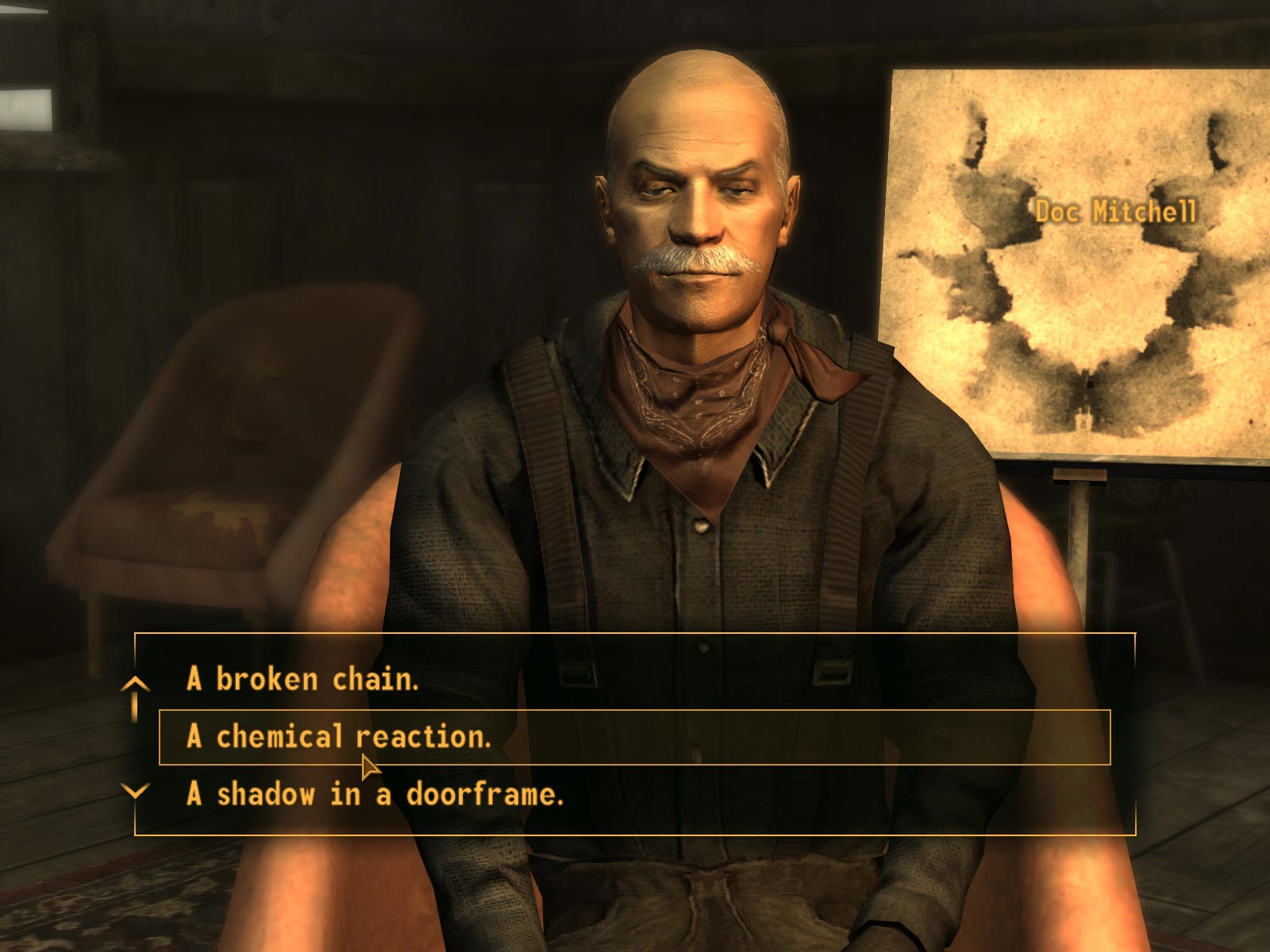This screenshot has width=1270, height=952.
Task: Choose the reply "A broken chain."
Action: click(x=302, y=680)
